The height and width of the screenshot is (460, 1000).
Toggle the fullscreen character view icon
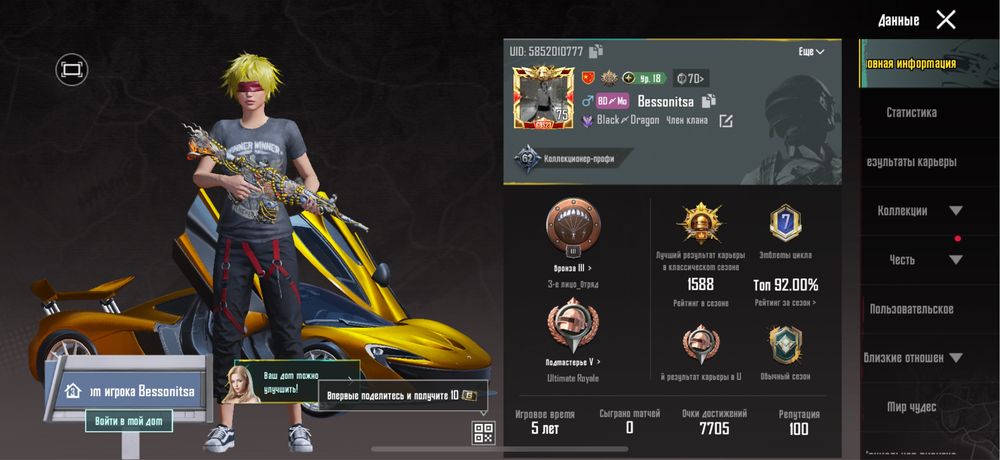click(x=72, y=69)
